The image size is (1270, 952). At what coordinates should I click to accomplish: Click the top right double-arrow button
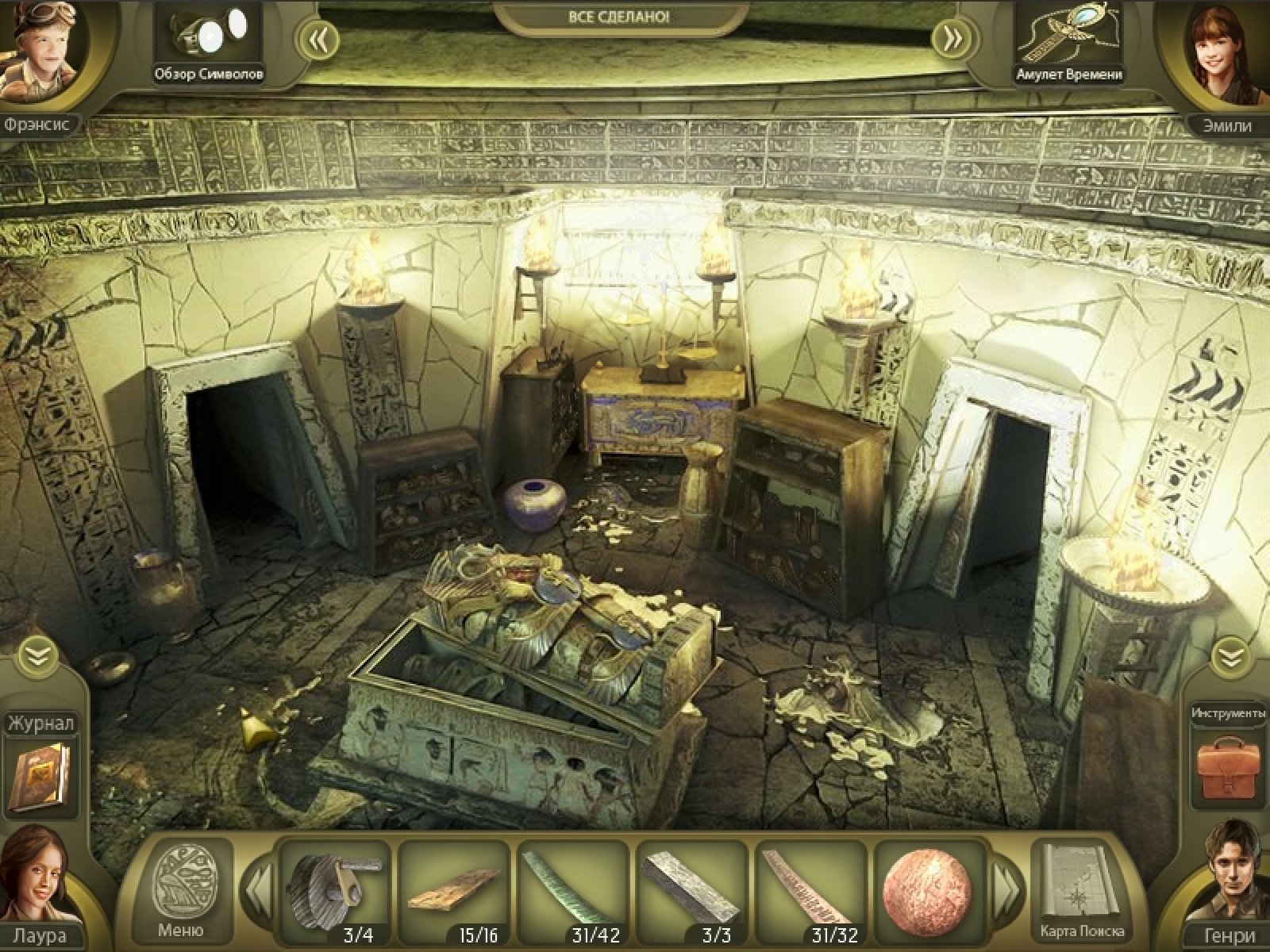tap(951, 39)
